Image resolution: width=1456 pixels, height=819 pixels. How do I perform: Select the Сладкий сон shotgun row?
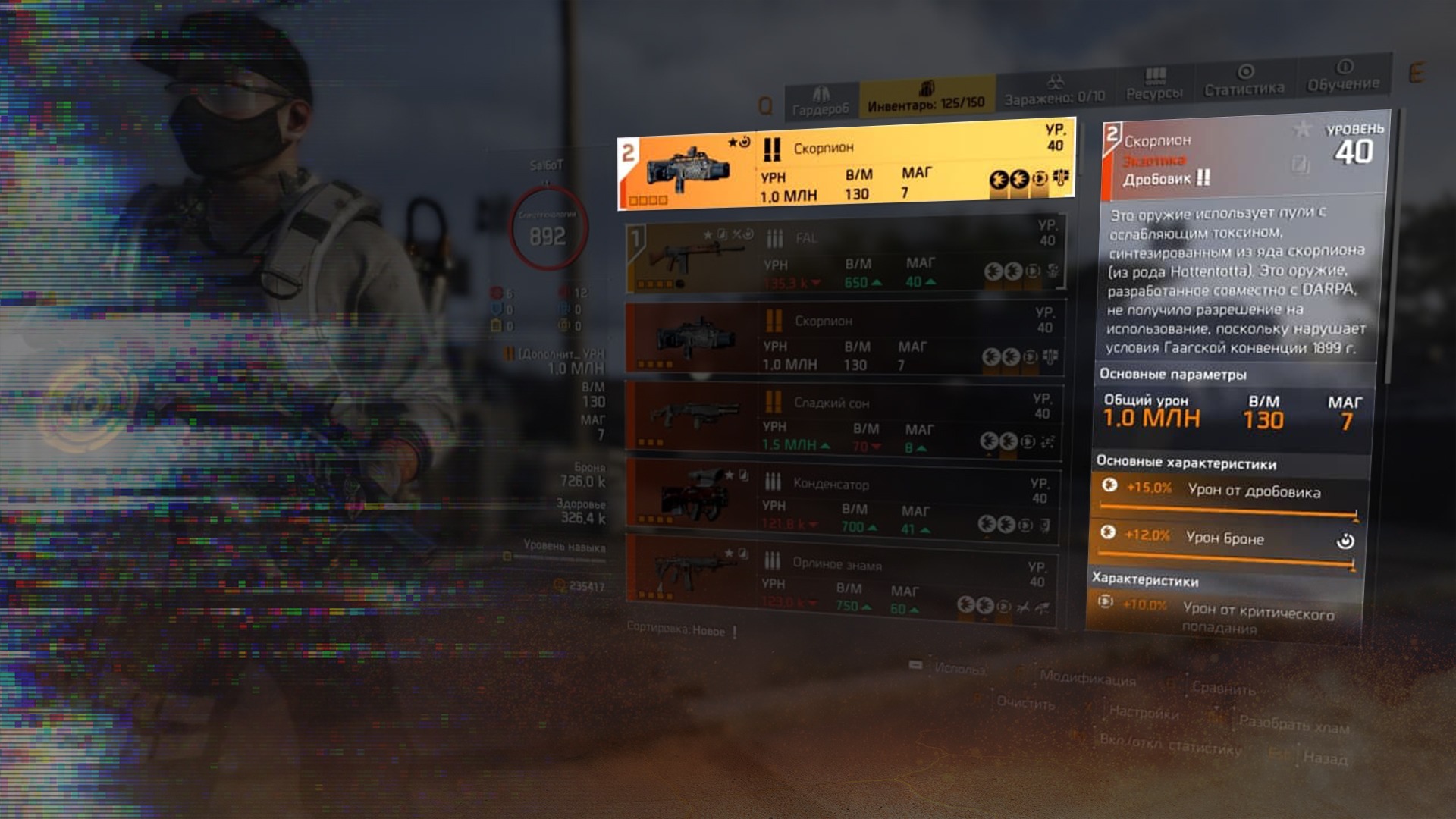tap(843, 422)
